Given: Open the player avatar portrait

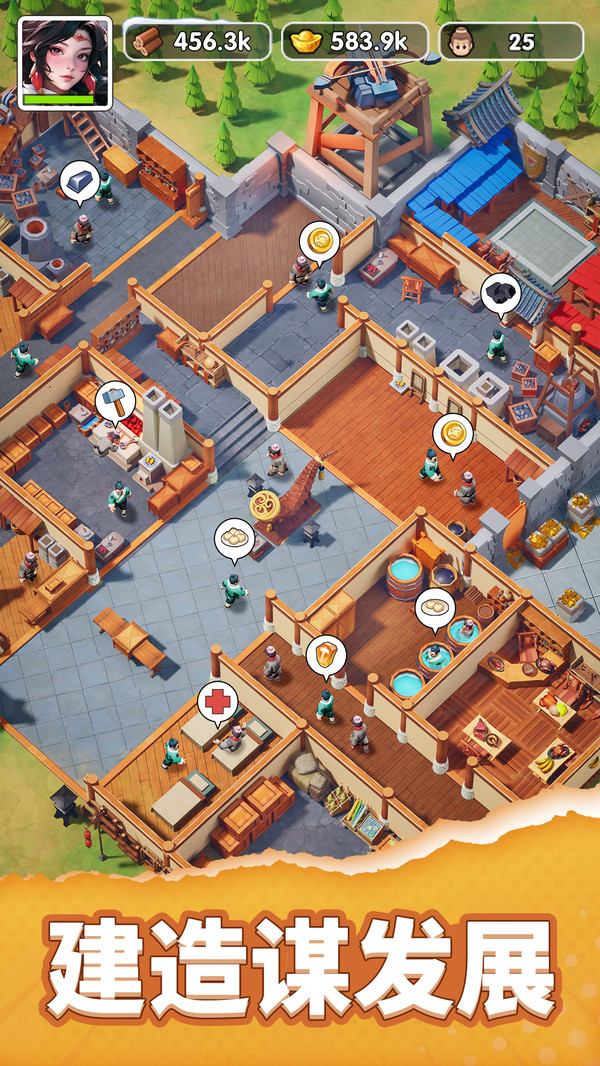Looking at the screenshot, I should 64,62.
